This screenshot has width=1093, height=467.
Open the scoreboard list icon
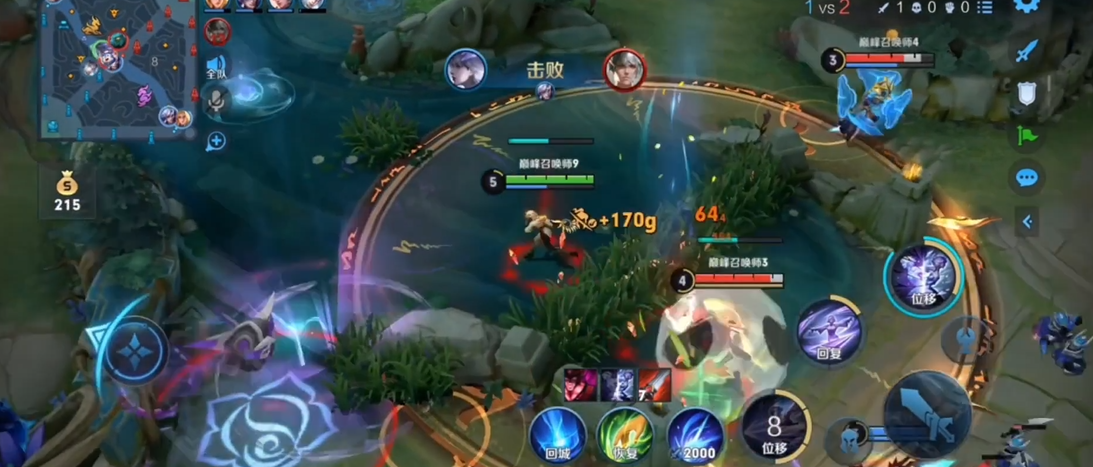(985, 8)
